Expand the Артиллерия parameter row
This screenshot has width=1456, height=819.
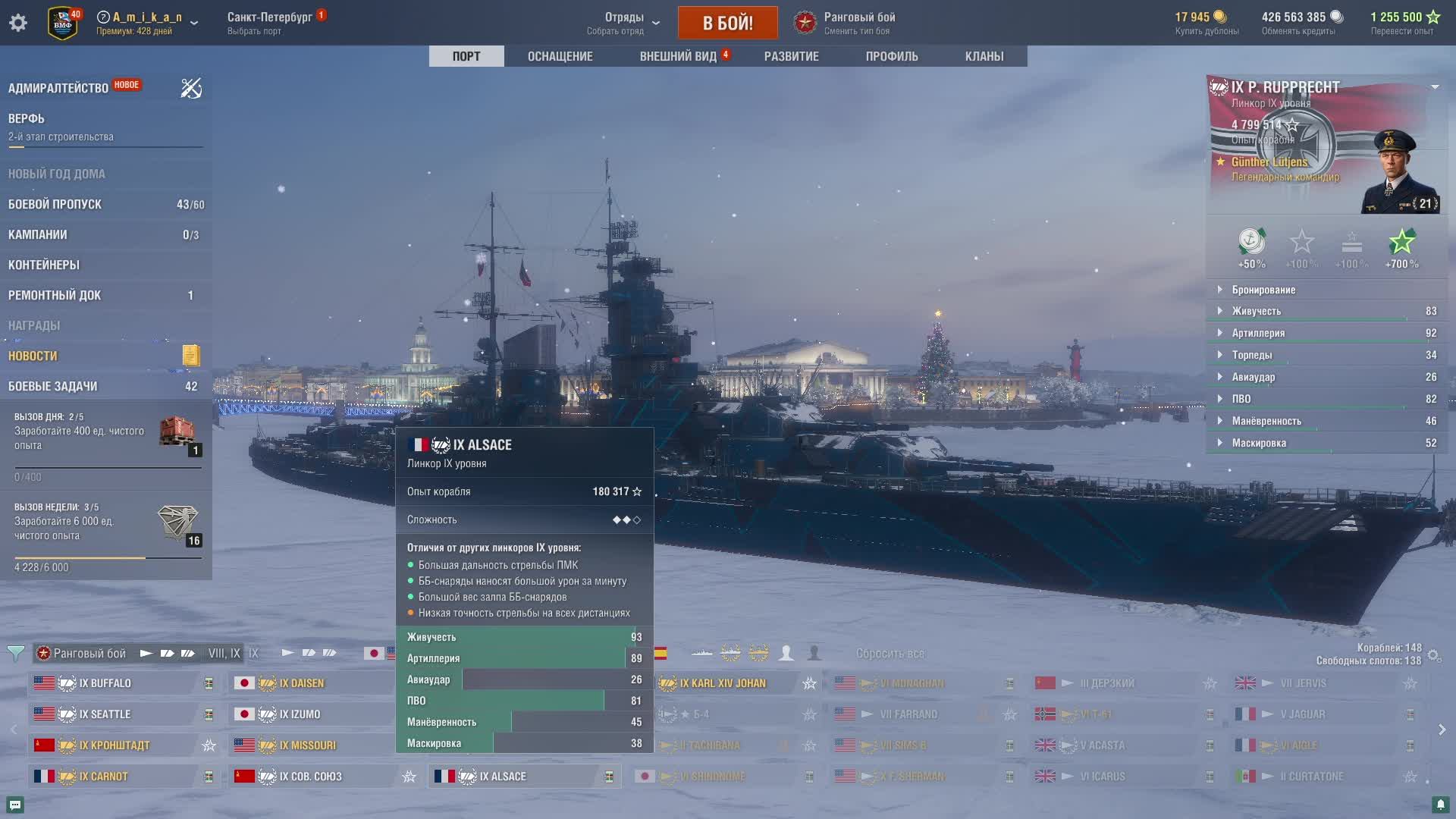[x=1258, y=333]
